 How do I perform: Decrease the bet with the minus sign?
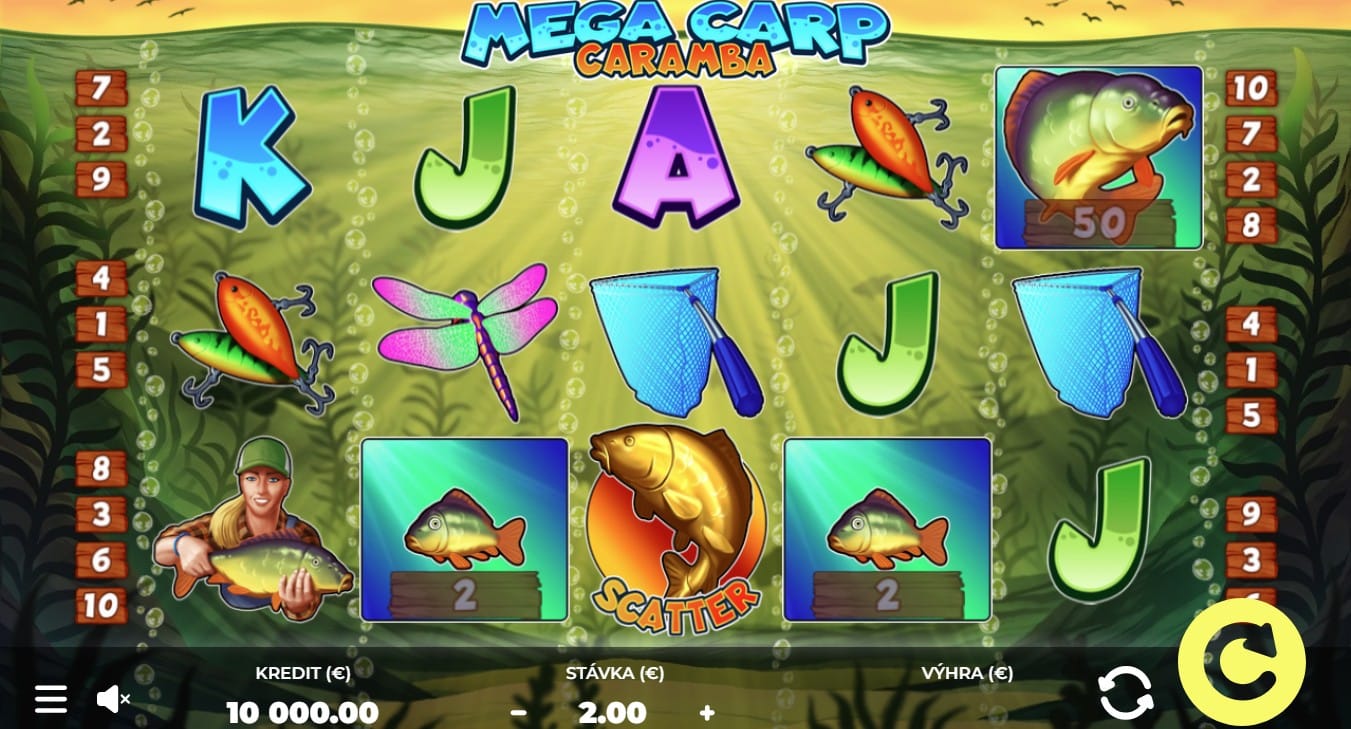[x=520, y=712]
